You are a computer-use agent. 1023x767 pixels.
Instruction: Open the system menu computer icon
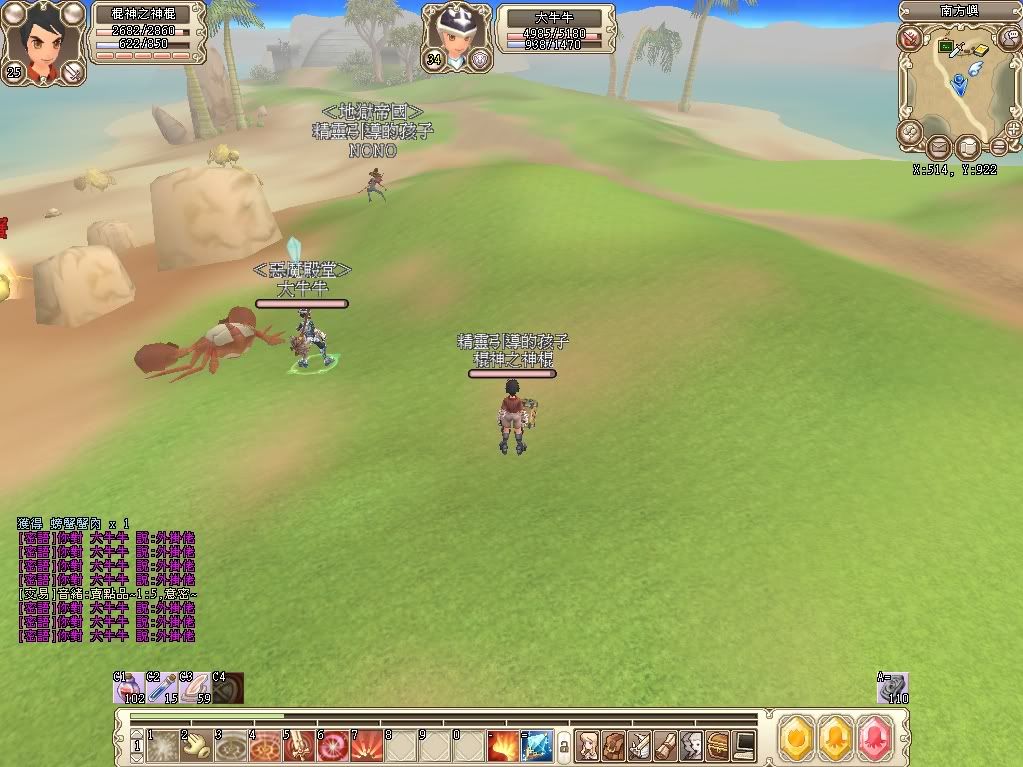(x=744, y=745)
